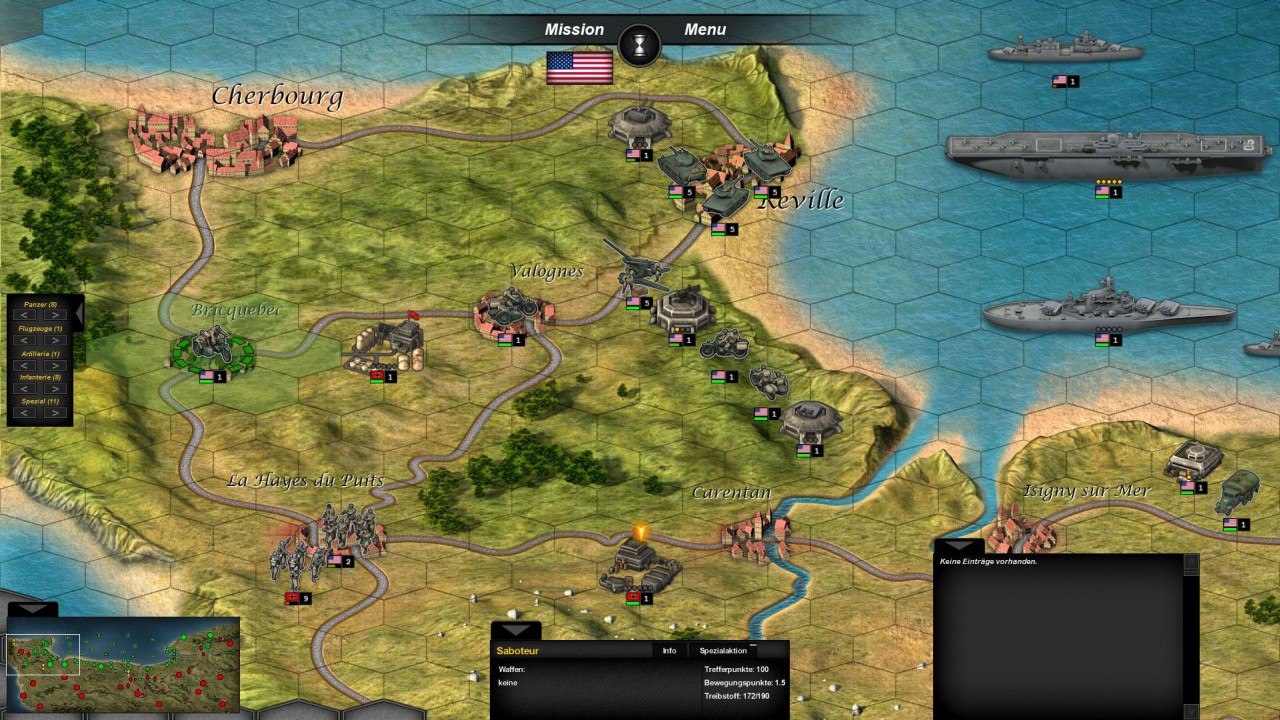Collapse the minimap with its arrow tab
Viewport: 1280px width, 720px height.
point(32,609)
